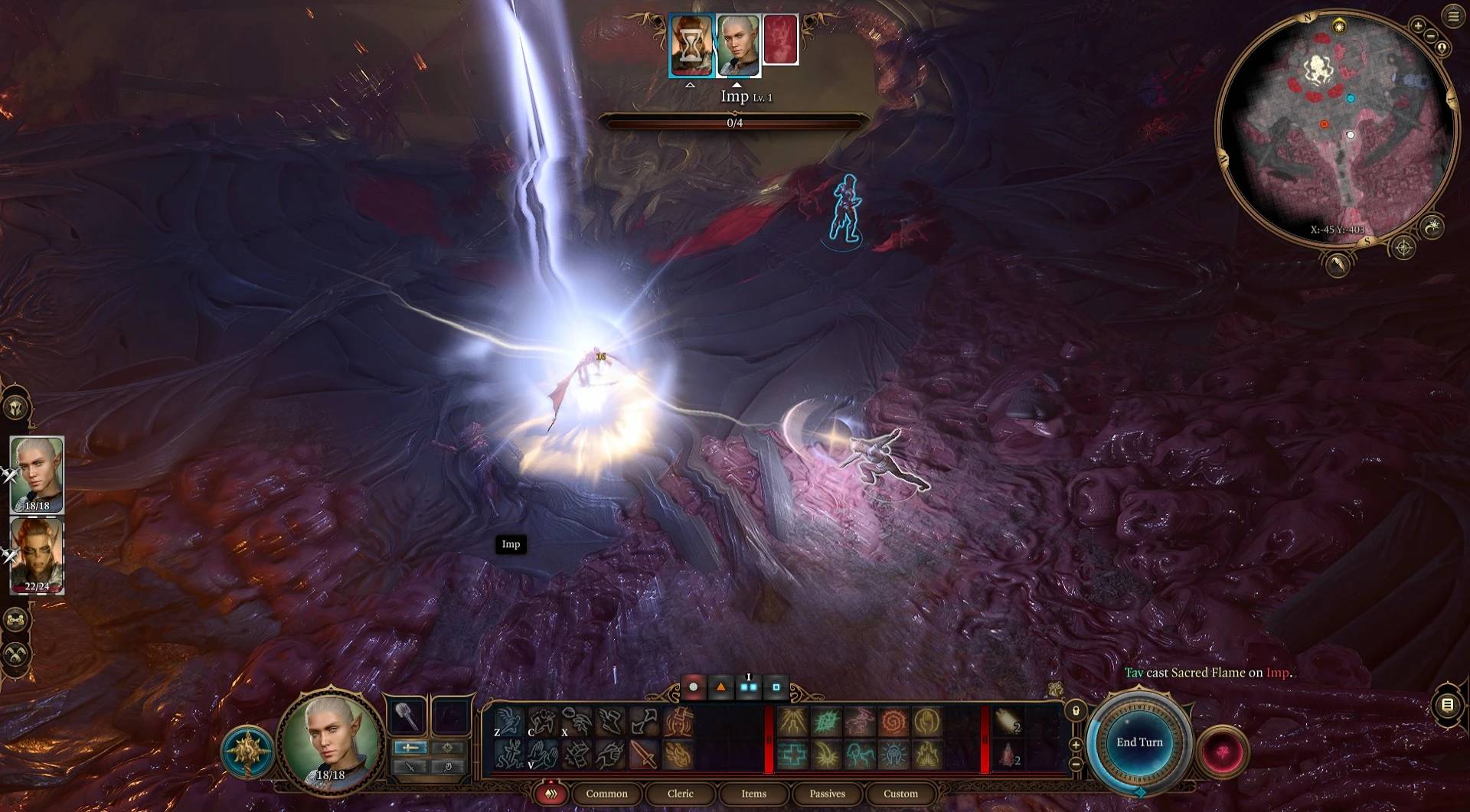
Task: Select the scroll item with count 2
Action: click(x=1008, y=722)
